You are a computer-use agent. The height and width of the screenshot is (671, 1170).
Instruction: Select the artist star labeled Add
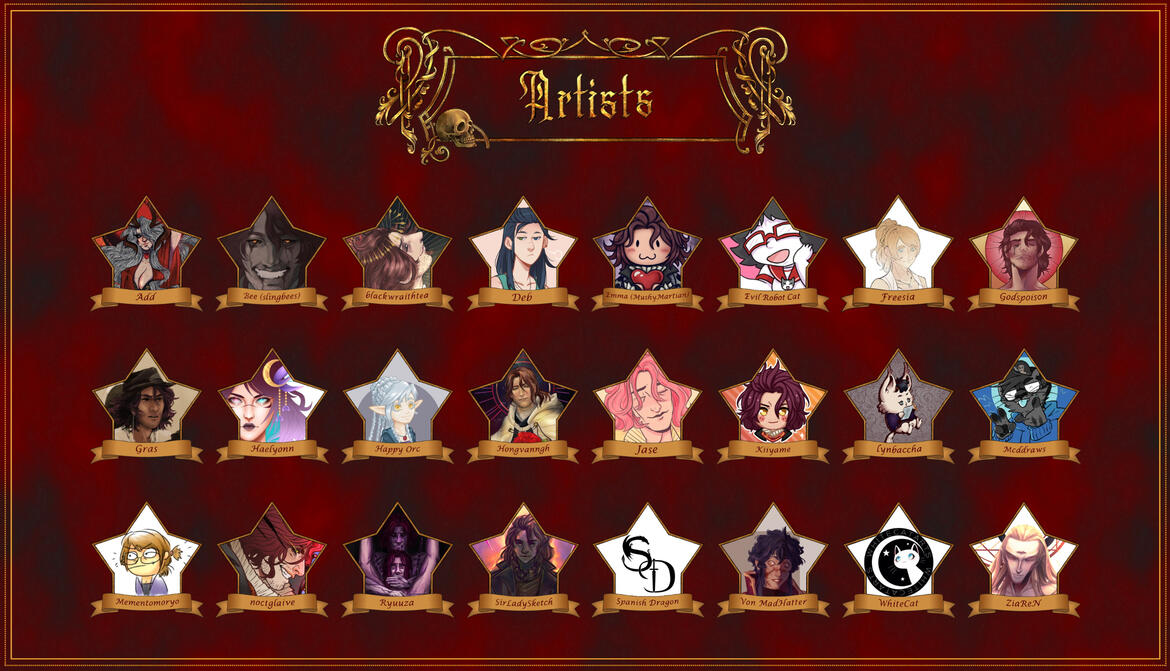(x=147, y=252)
